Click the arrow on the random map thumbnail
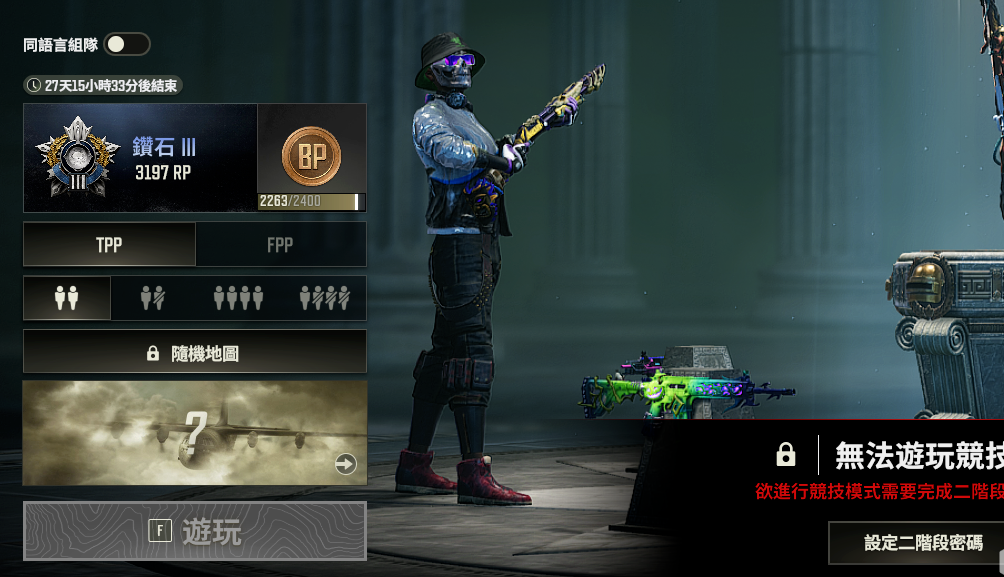The width and height of the screenshot is (1004, 577). click(345, 464)
